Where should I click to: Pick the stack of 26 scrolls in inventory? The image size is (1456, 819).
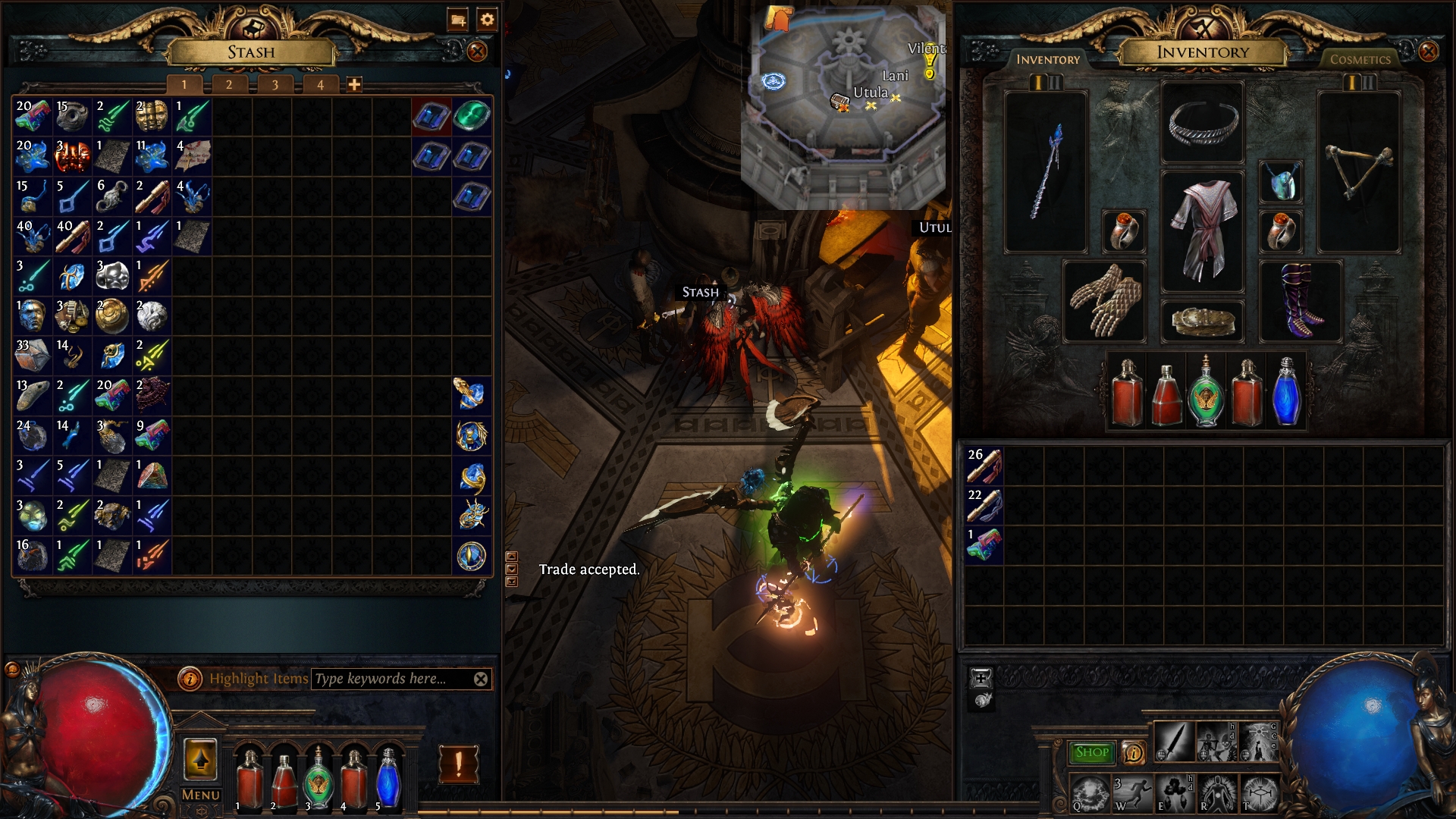click(984, 466)
